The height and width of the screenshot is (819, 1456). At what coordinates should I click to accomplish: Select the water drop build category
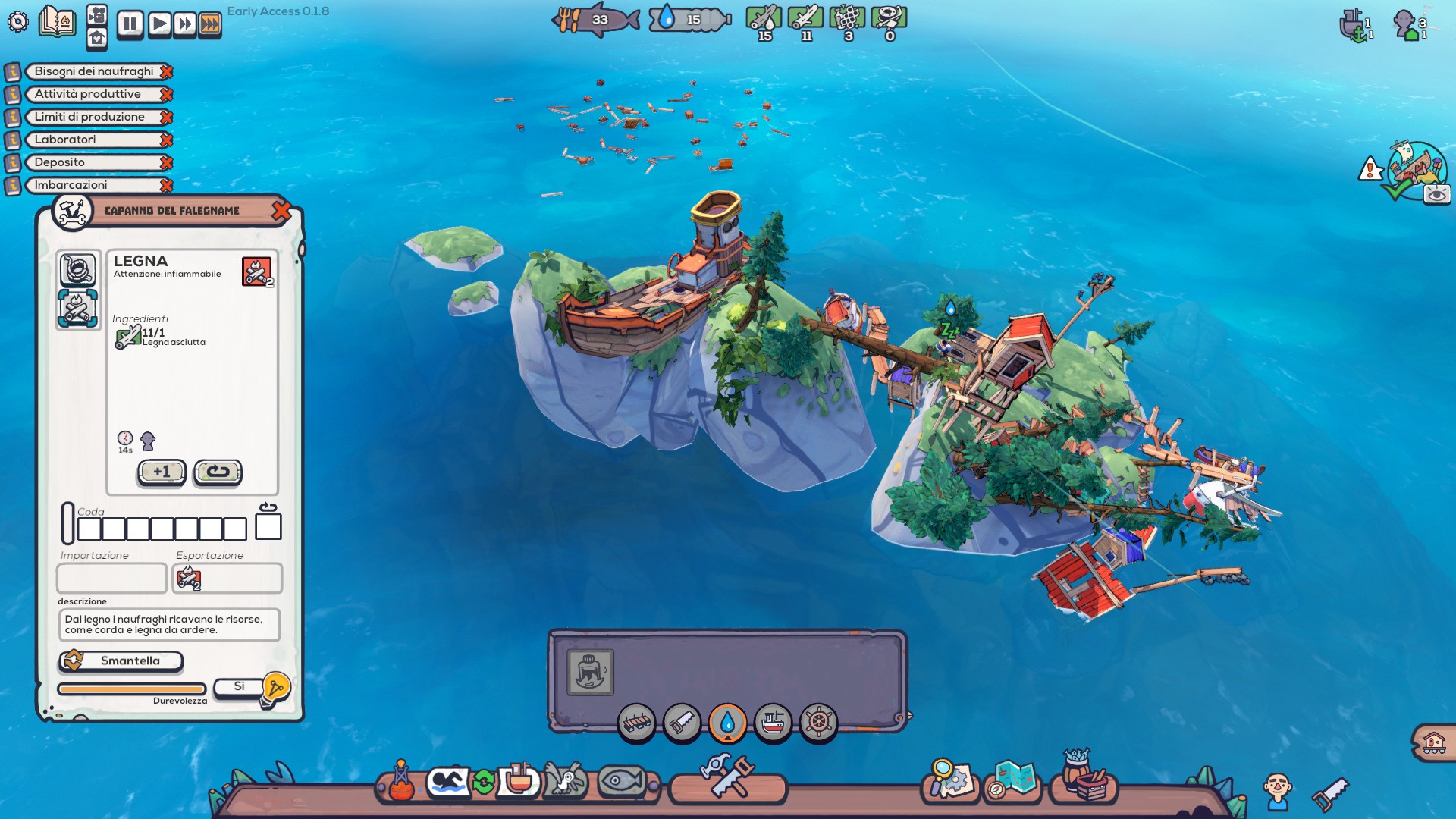(727, 723)
